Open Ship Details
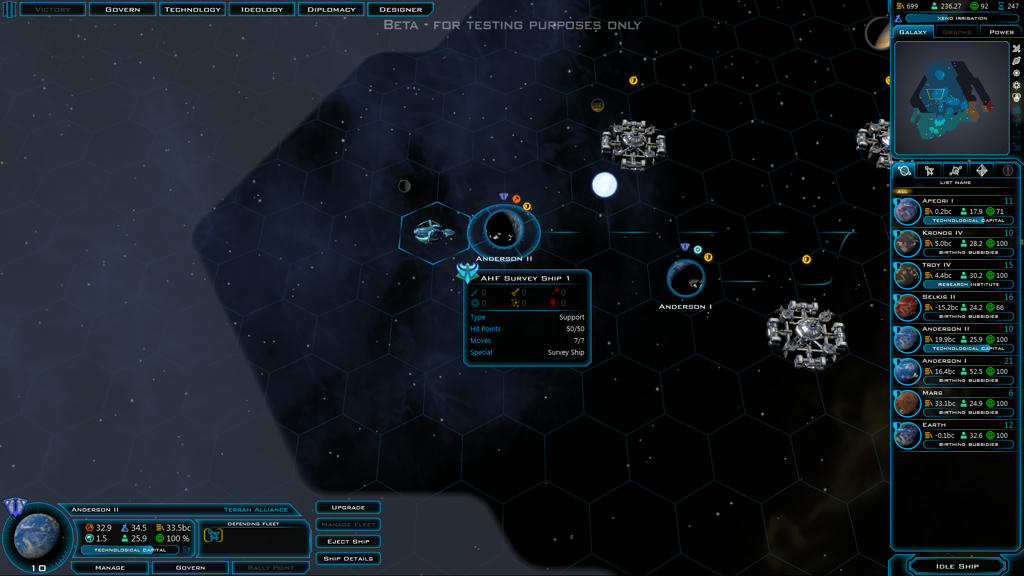Viewport: 1024px width, 576px height. [x=348, y=559]
